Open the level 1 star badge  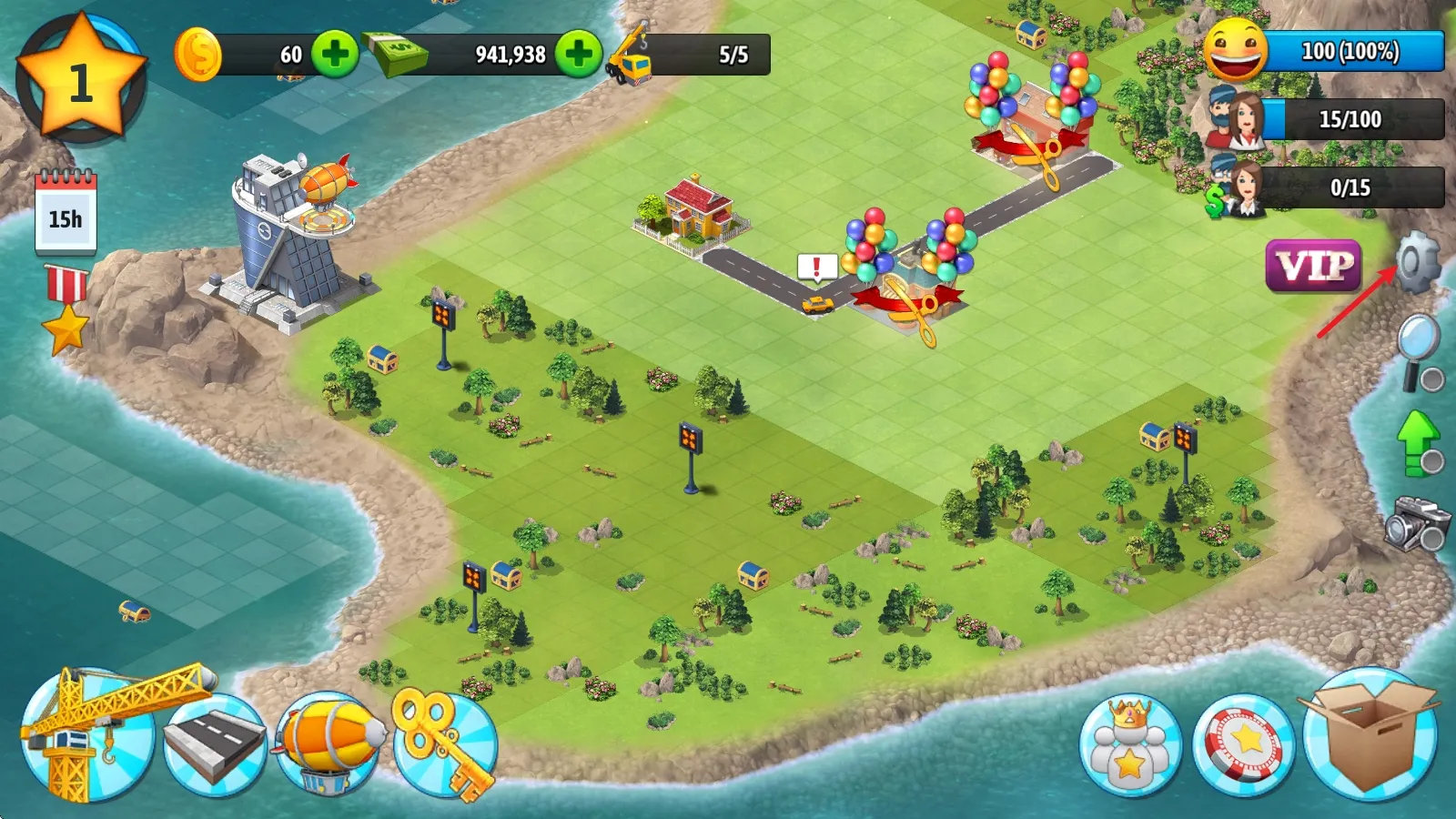tap(81, 80)
